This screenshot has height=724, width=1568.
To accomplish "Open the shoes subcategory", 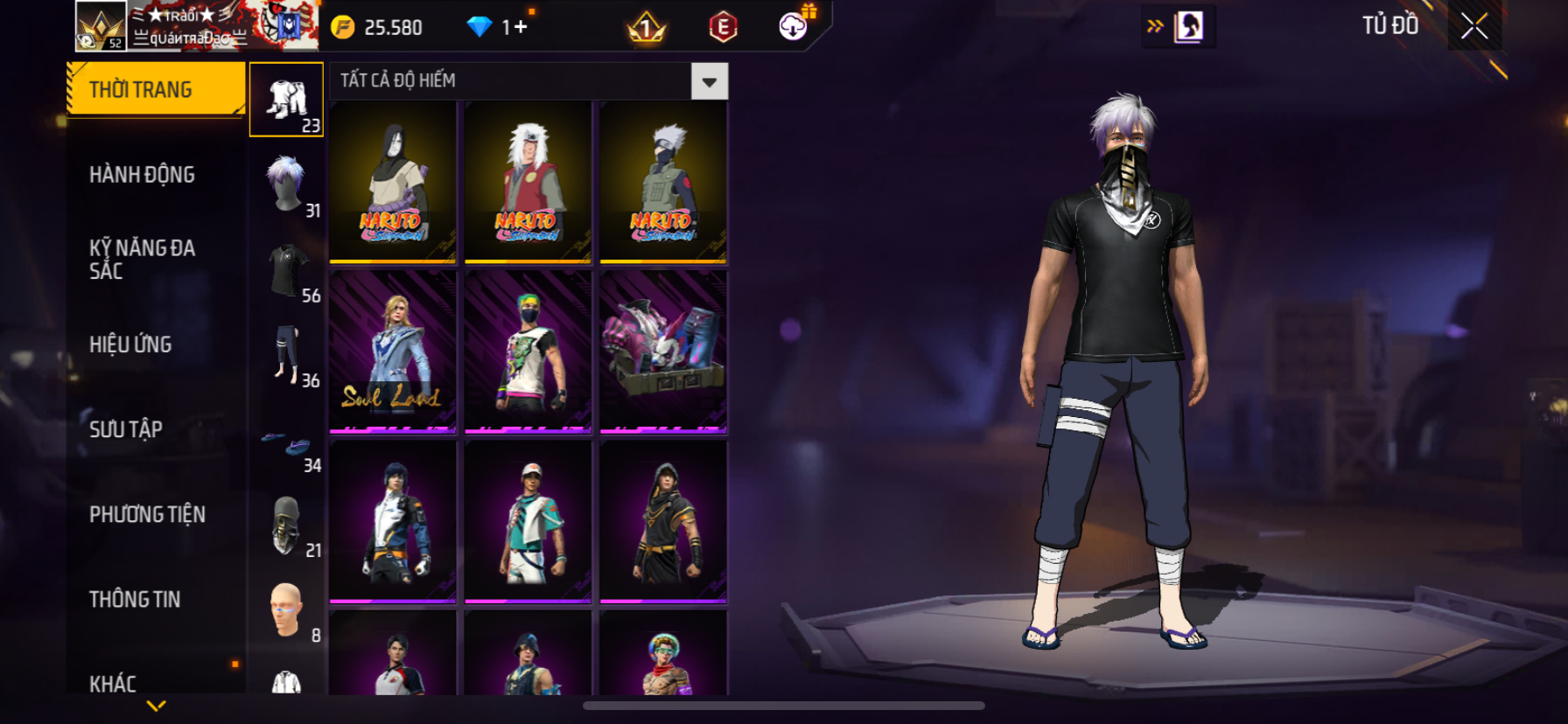I will point(287,446).
